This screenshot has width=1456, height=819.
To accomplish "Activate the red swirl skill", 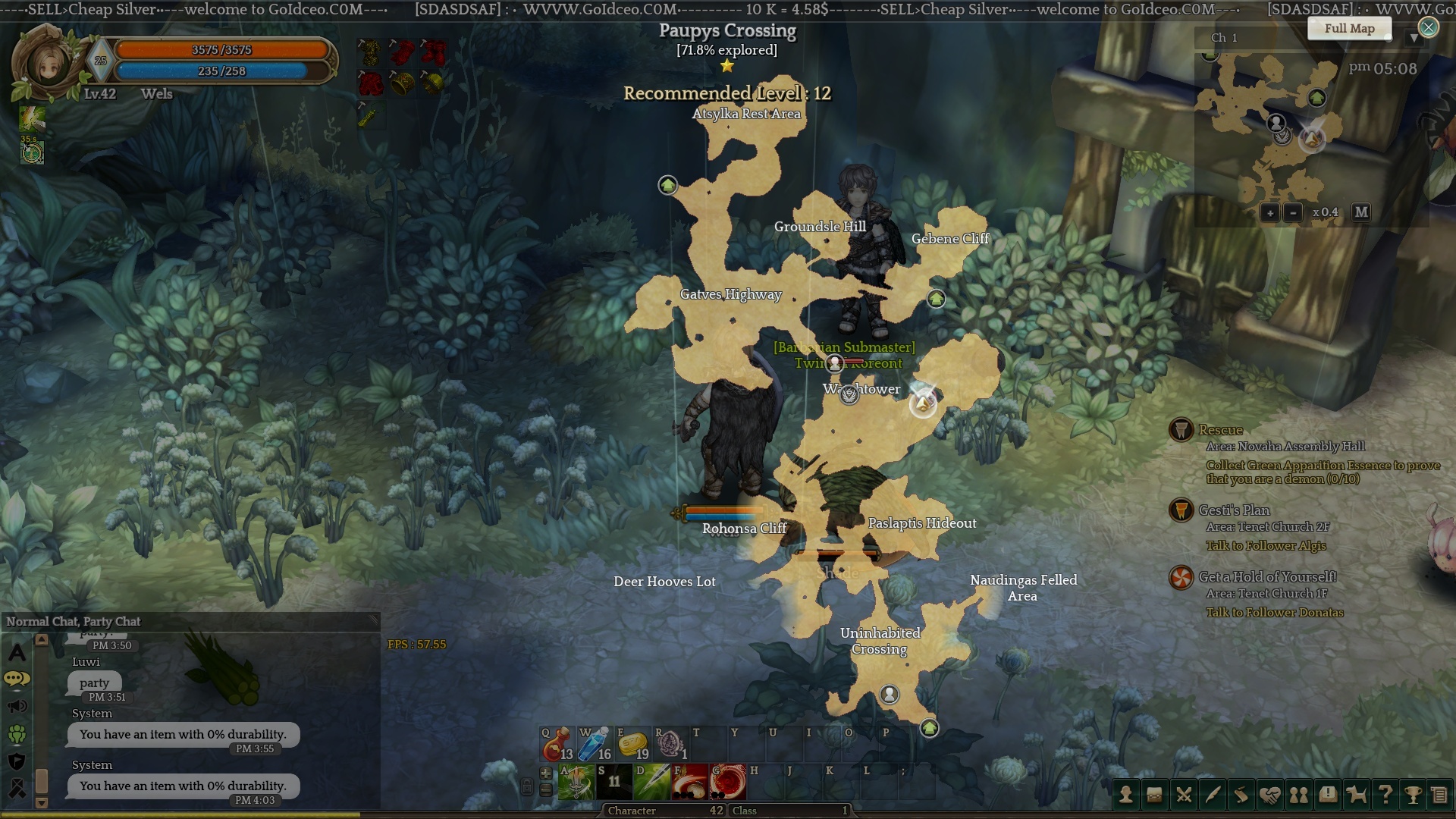I will point(727,783).
